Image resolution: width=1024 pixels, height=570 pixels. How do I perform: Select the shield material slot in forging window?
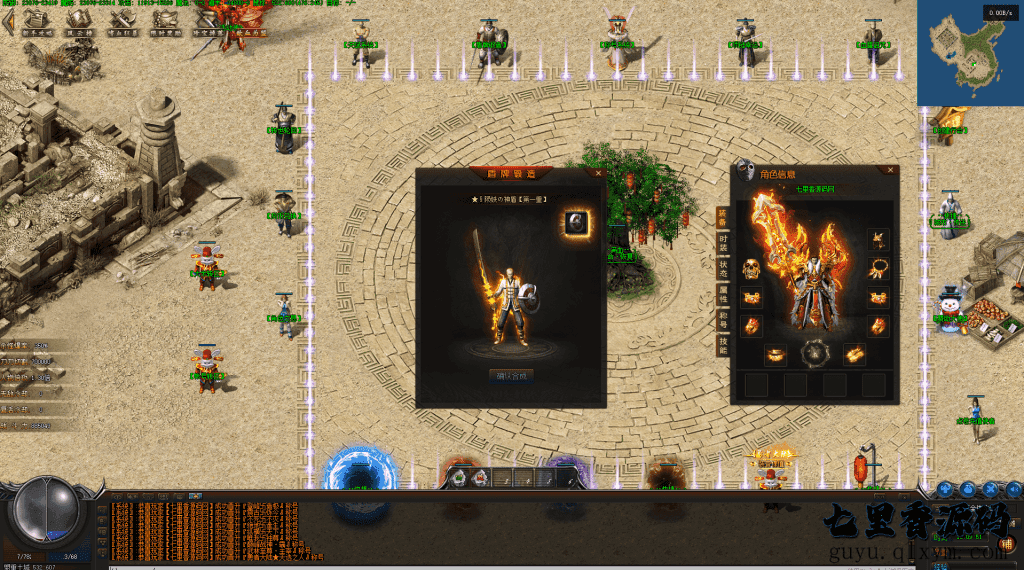pyautogui.click(x=575, y=223)
